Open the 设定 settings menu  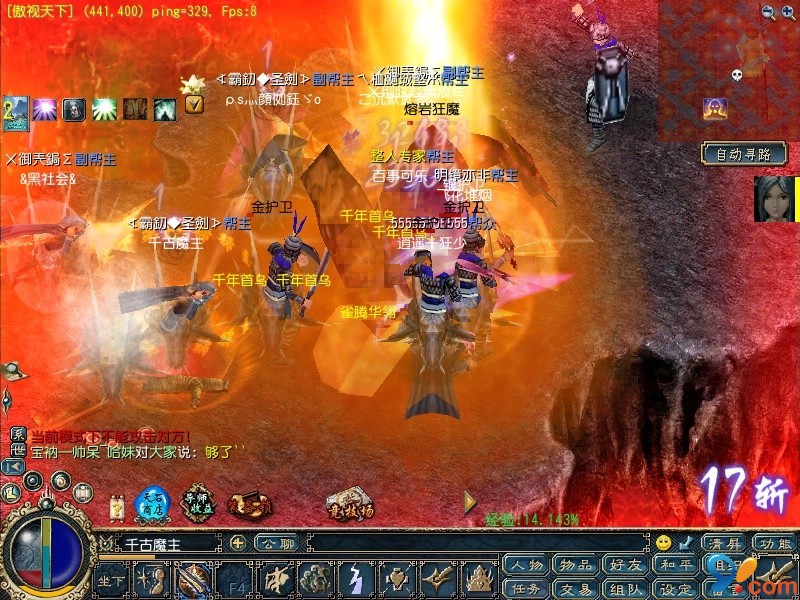click(674, 588)
